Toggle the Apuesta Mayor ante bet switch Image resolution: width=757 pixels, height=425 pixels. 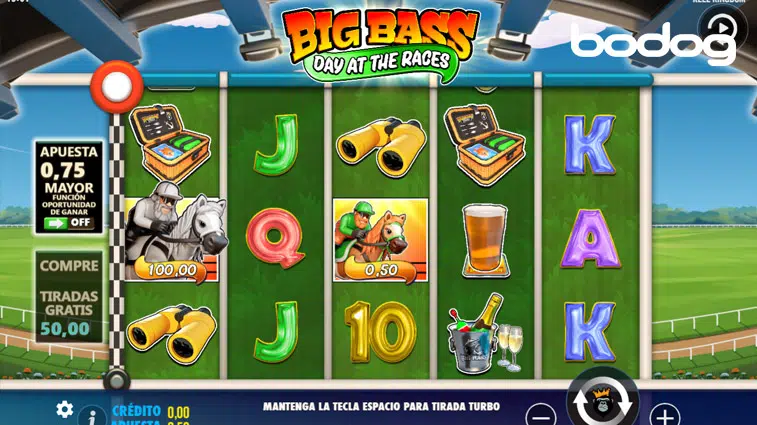click(69, 222)
